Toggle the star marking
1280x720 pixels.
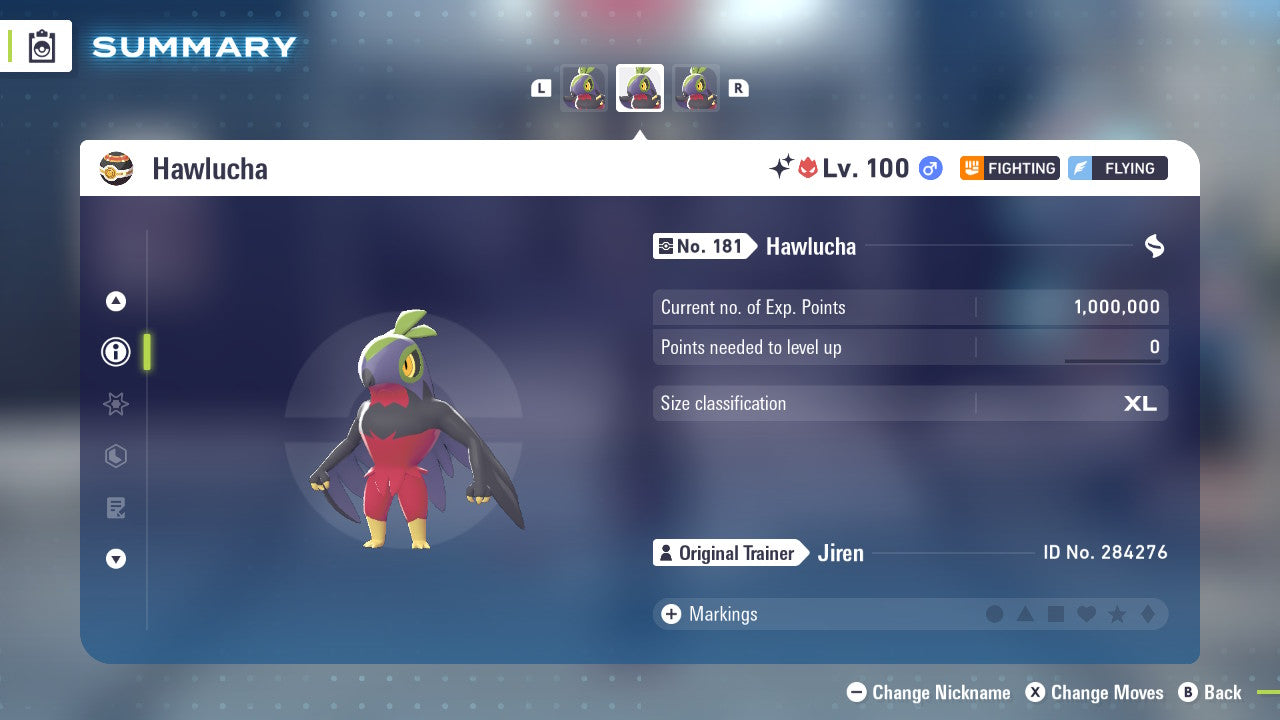tap(1115, 614)
